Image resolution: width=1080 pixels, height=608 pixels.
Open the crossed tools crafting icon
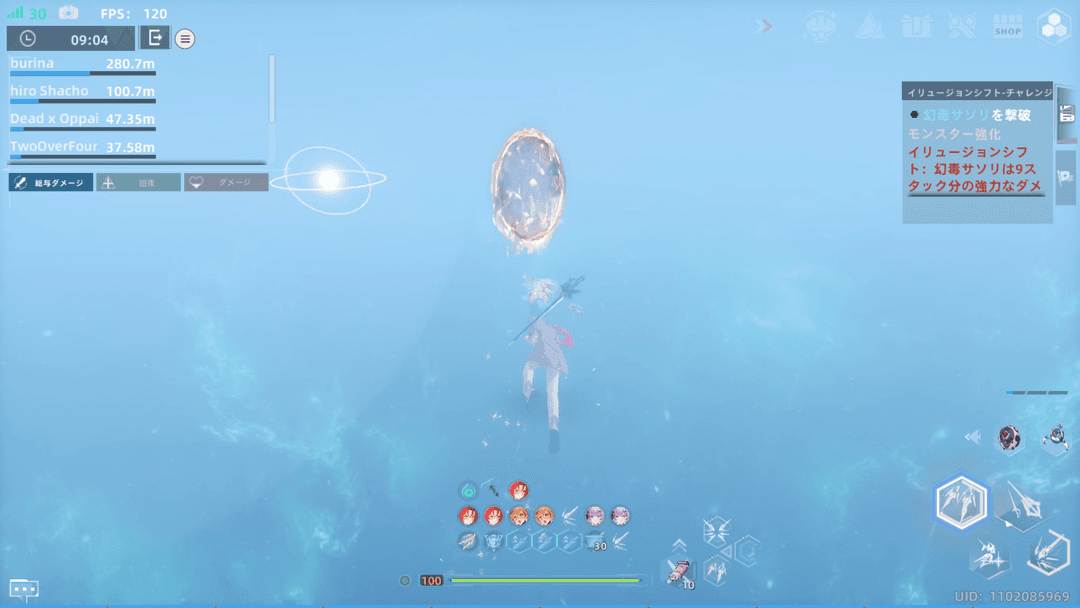962,26
